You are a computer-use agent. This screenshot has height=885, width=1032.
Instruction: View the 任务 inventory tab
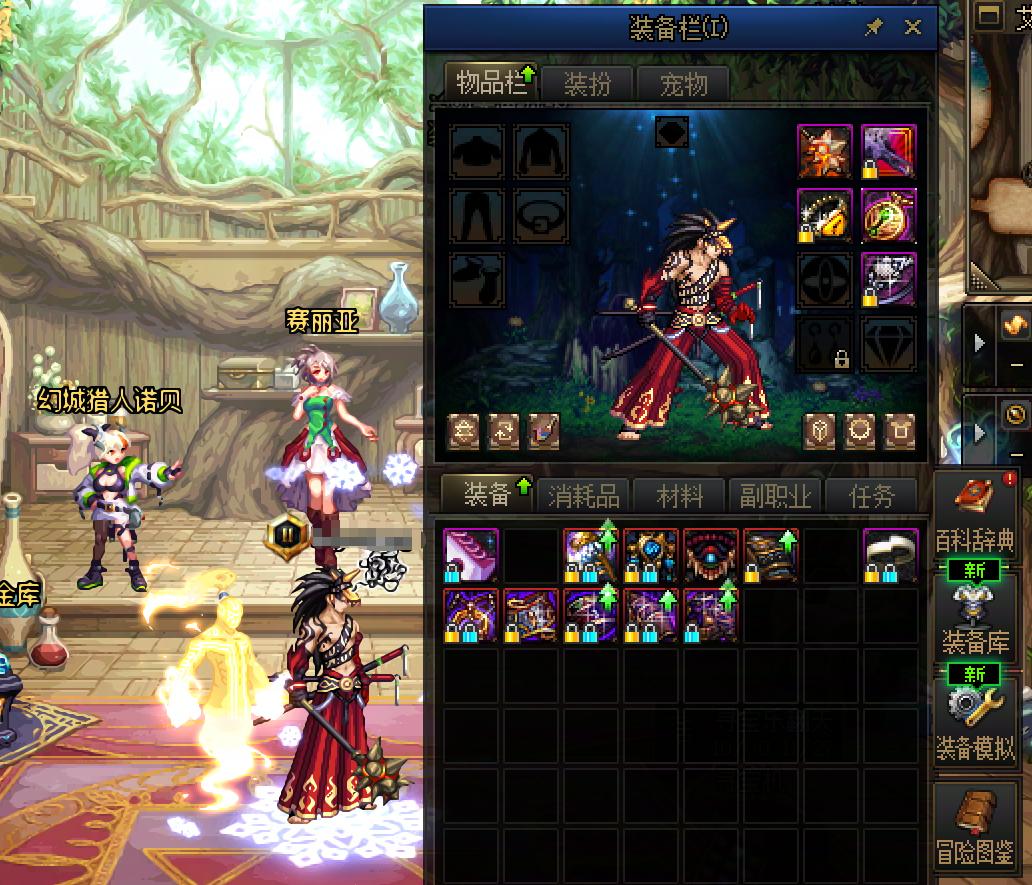click(870, 495)
